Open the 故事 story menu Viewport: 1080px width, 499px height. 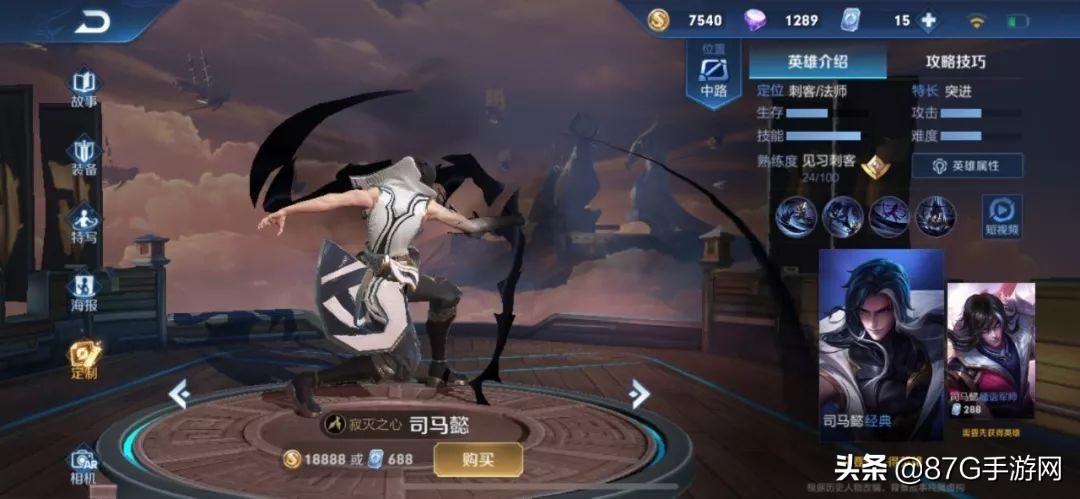(84, 87)
